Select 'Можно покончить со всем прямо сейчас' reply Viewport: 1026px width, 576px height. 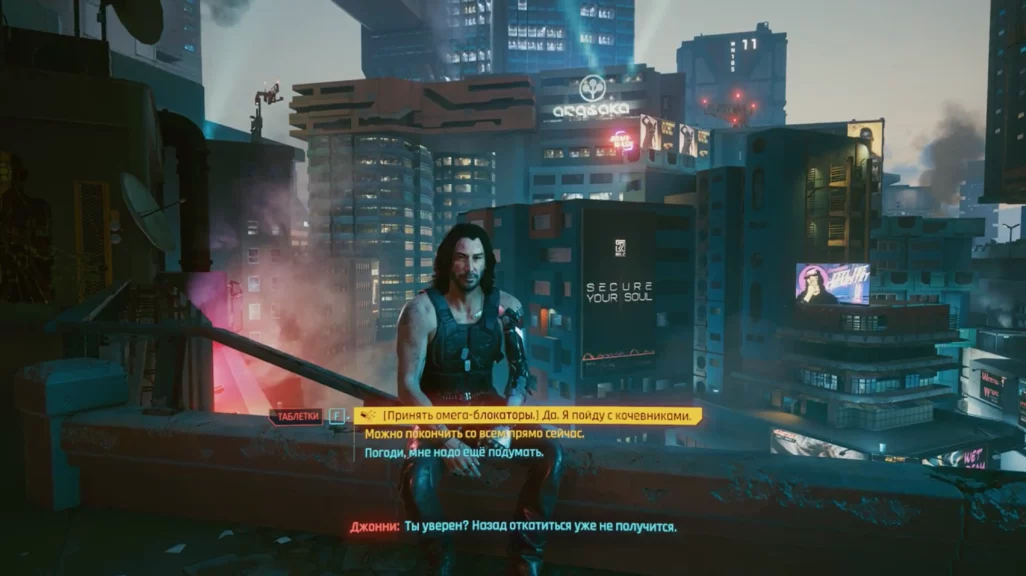(474, 434)
